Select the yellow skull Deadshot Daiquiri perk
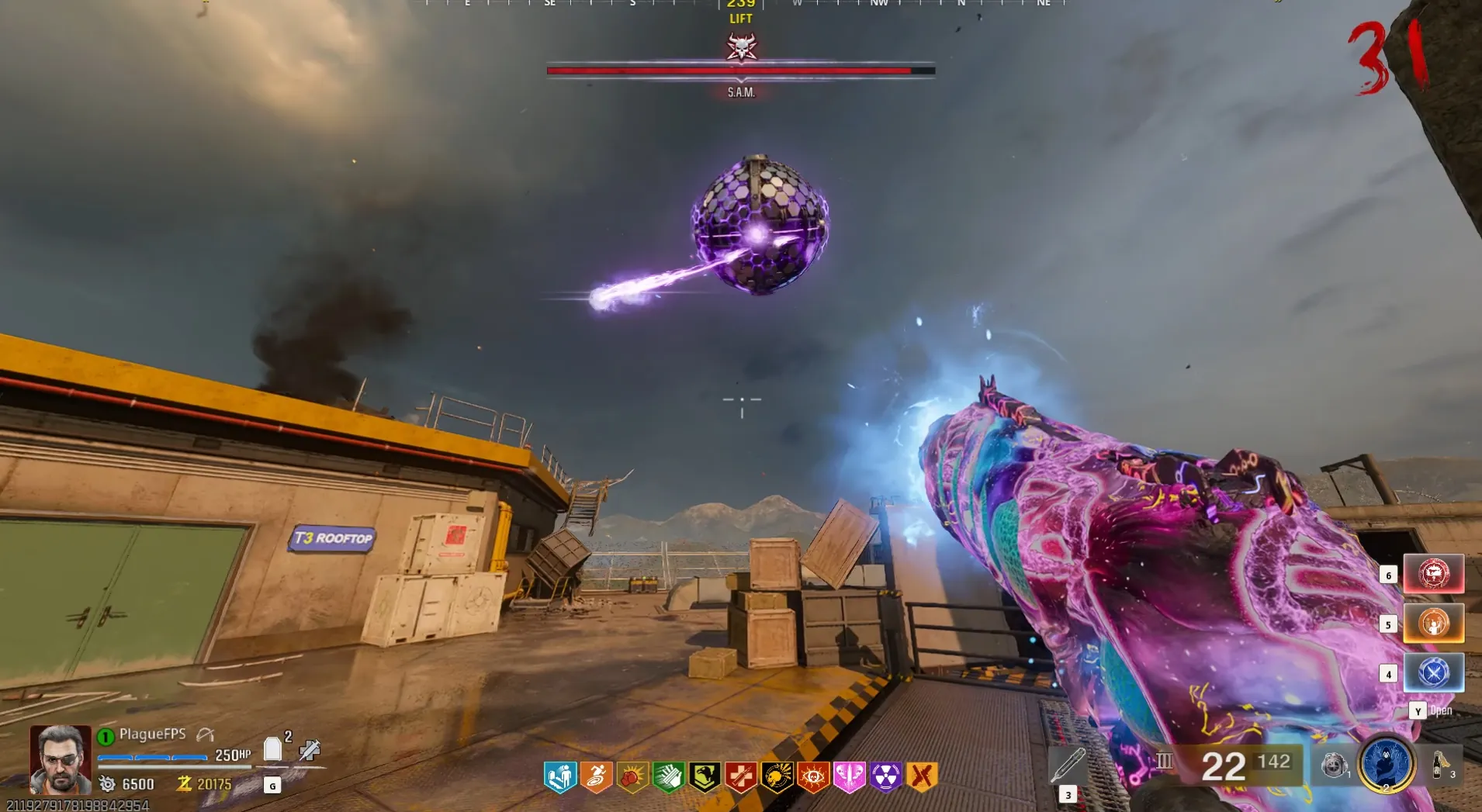The height and width of the screenshot is (812, 1482). 777,776
